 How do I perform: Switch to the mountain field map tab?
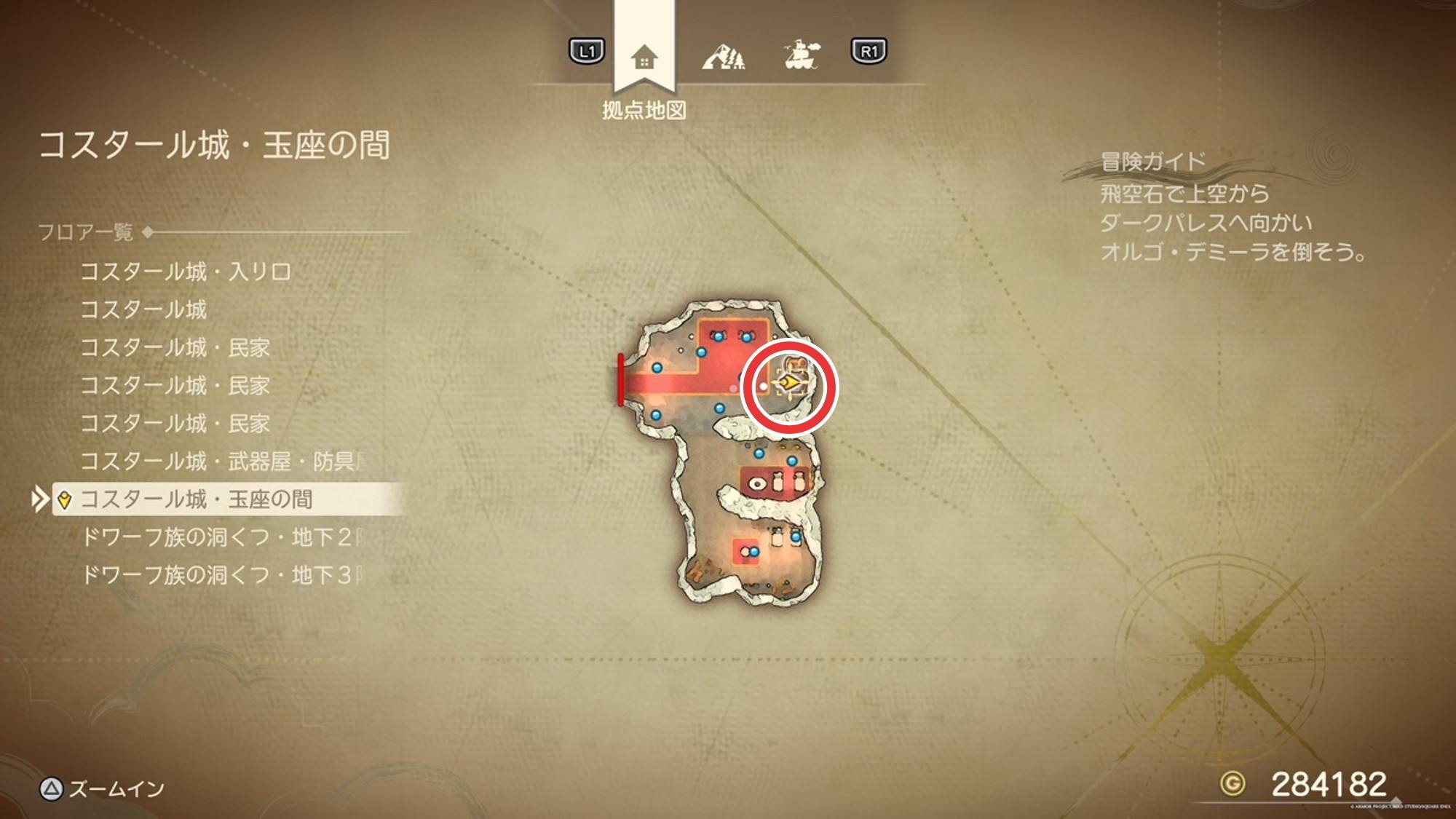(x=723, y=55)
